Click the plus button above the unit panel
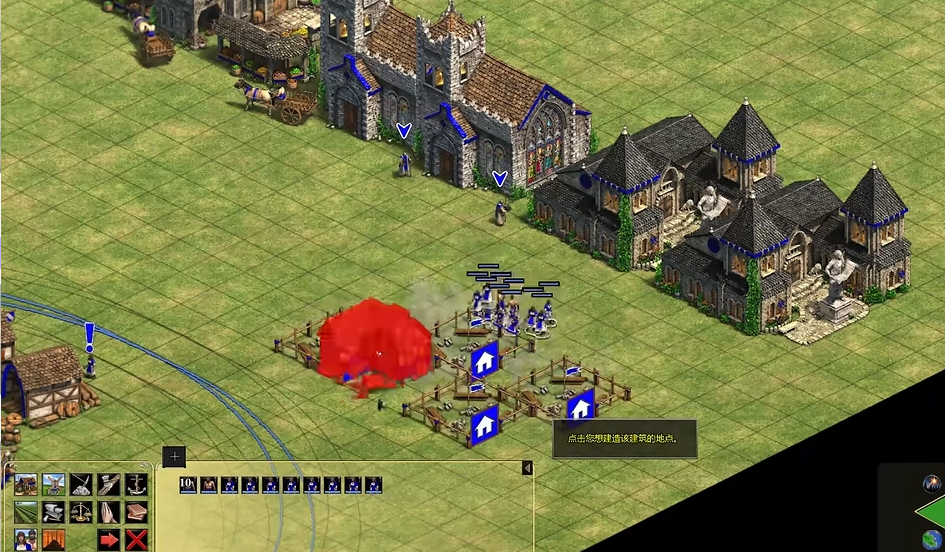Viewport: 945px width, 552px height. tap(175, 457)
